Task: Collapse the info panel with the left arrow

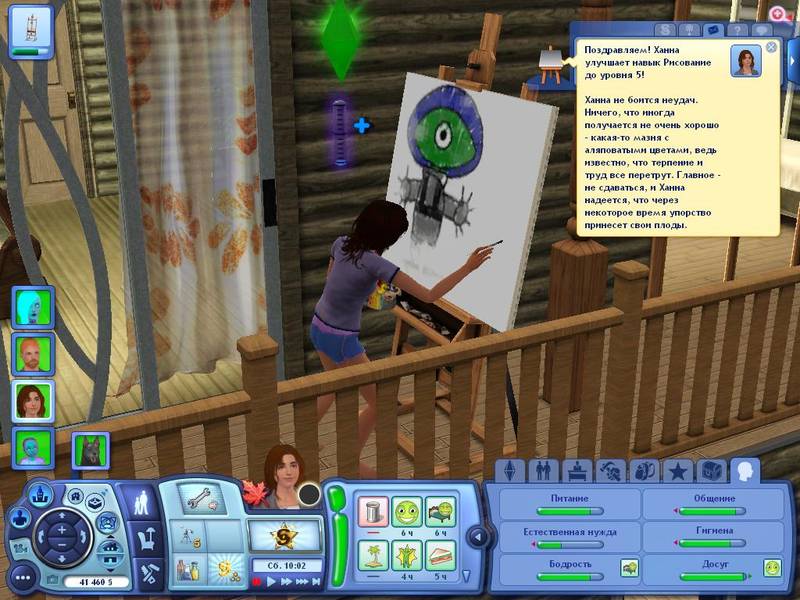Action: [x=477, y=537]
